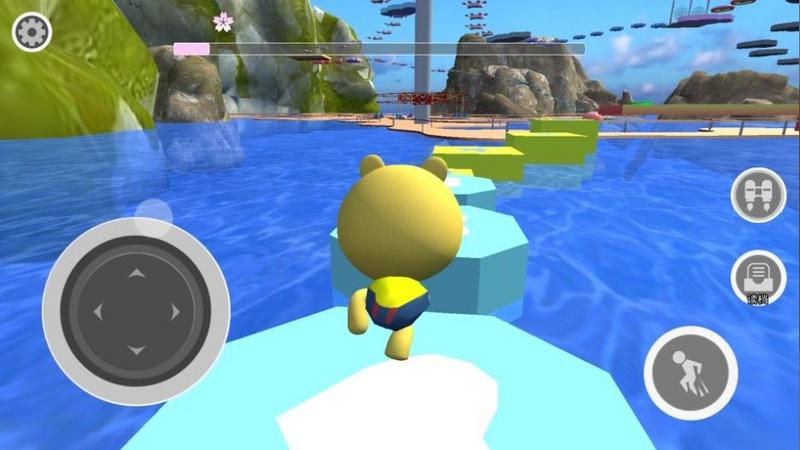Screen dimensions: 800x450
Task: Tap the joystick's left arrow
Action: 98,311
